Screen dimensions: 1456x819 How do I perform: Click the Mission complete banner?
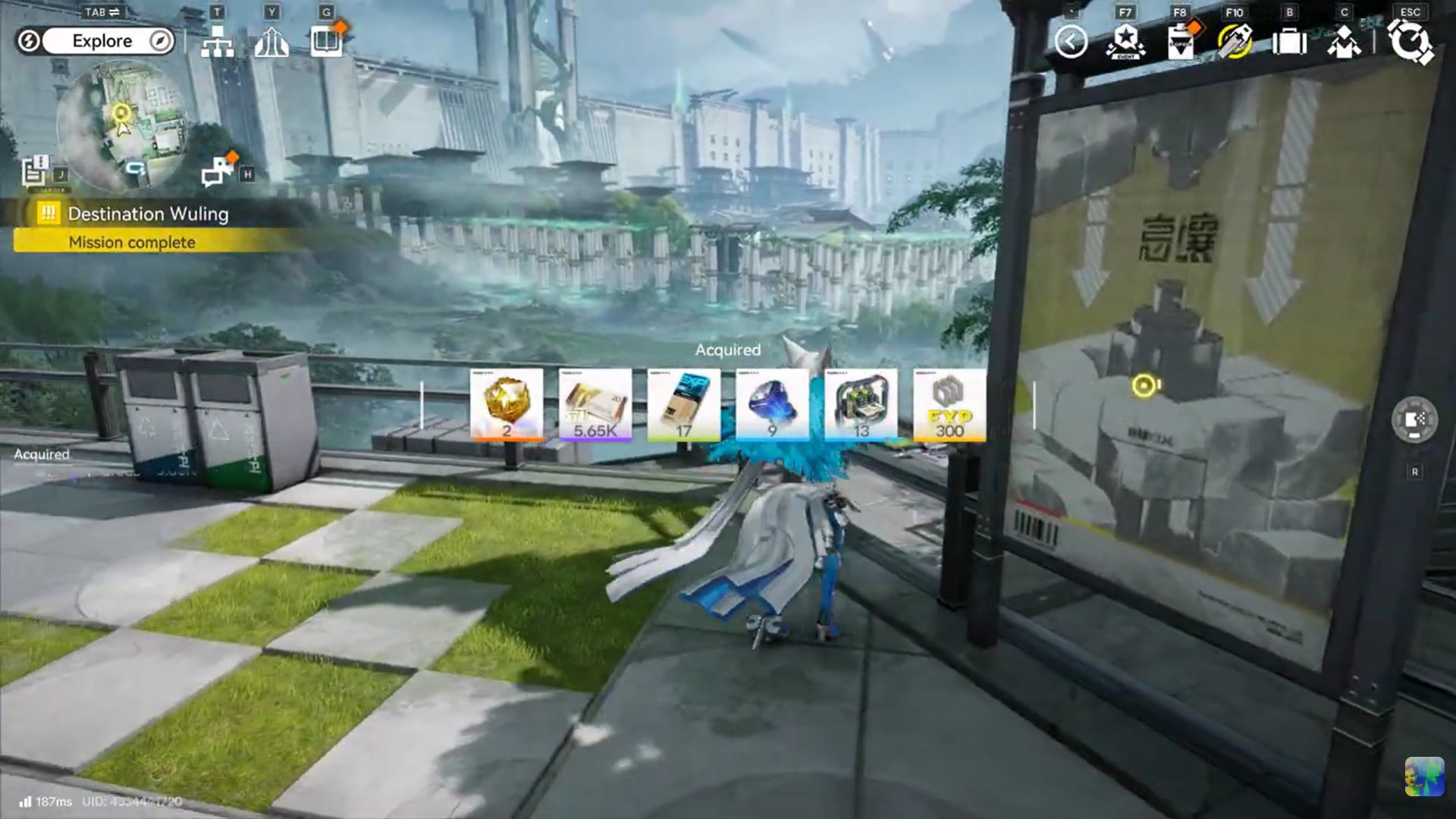pyautogui.click(x=131, y=242)
